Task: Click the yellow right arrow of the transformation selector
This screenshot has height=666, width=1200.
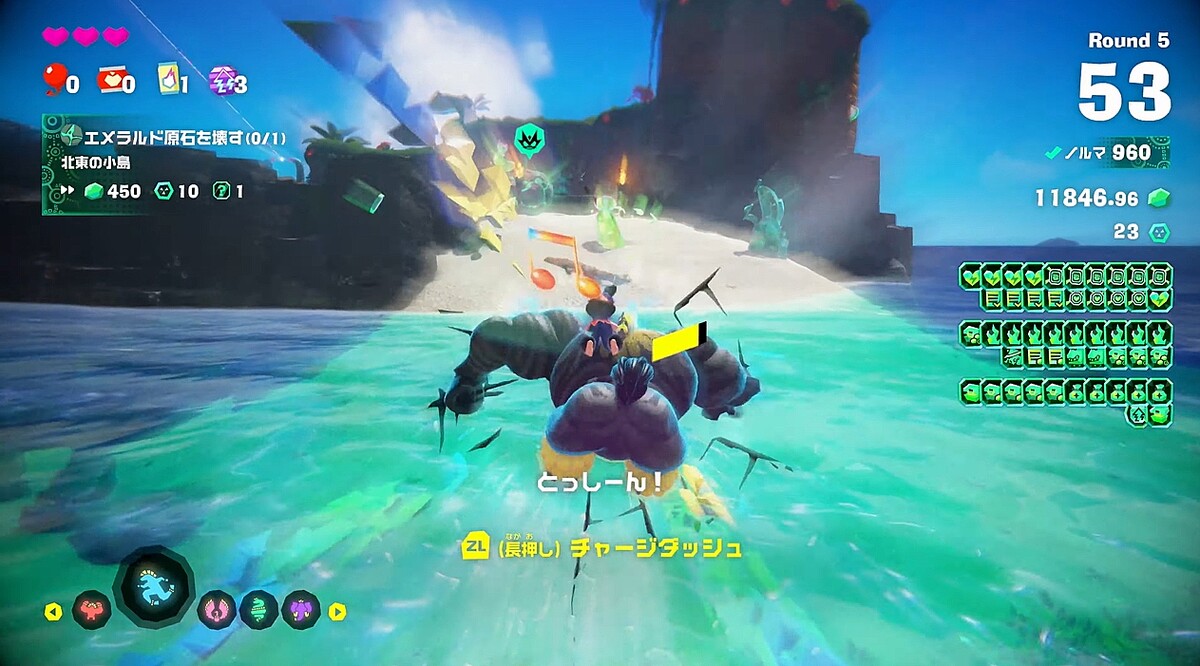Action: point(338,611)
